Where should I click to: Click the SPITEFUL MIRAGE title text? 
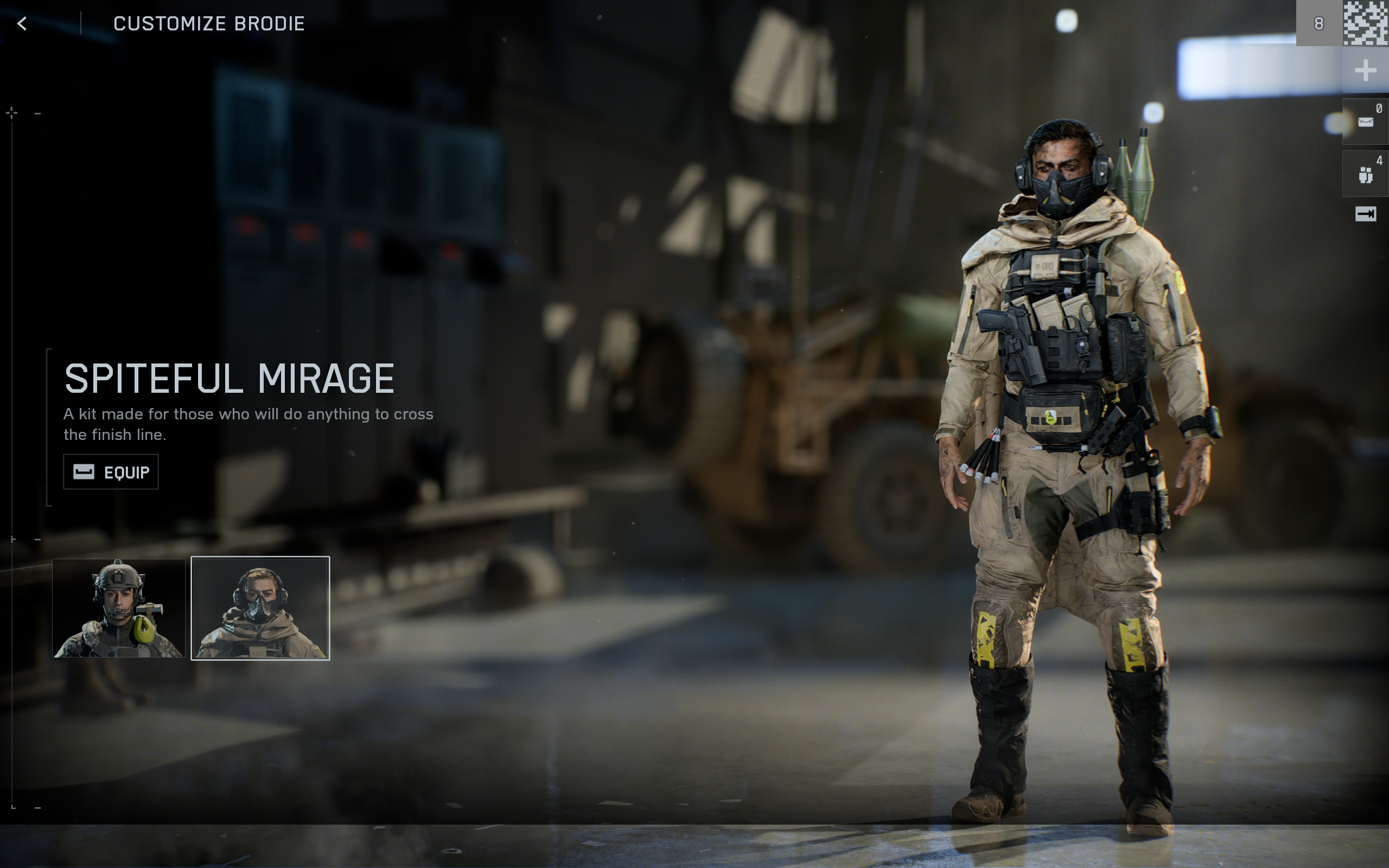(230, 378)
